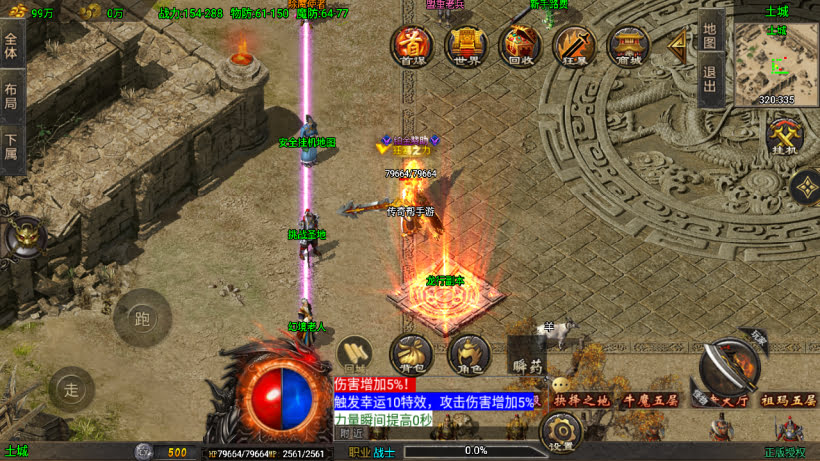Image resolution: width=820 pixels, height=461 pixels.
Task: Teleport to 牛魔五层
Action: (649, 400)
